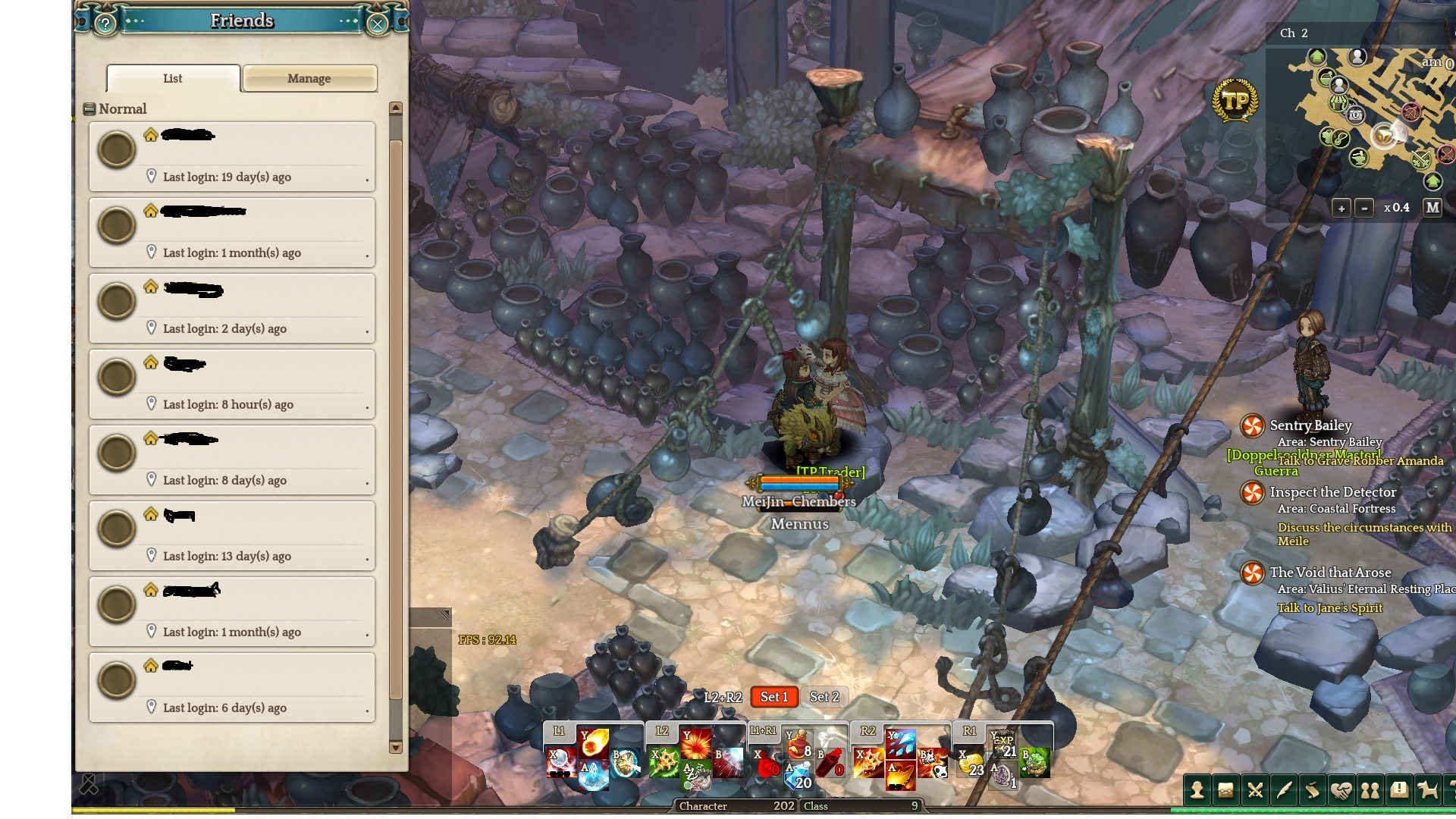Collapse the Normal friends group

click(89, 109)
